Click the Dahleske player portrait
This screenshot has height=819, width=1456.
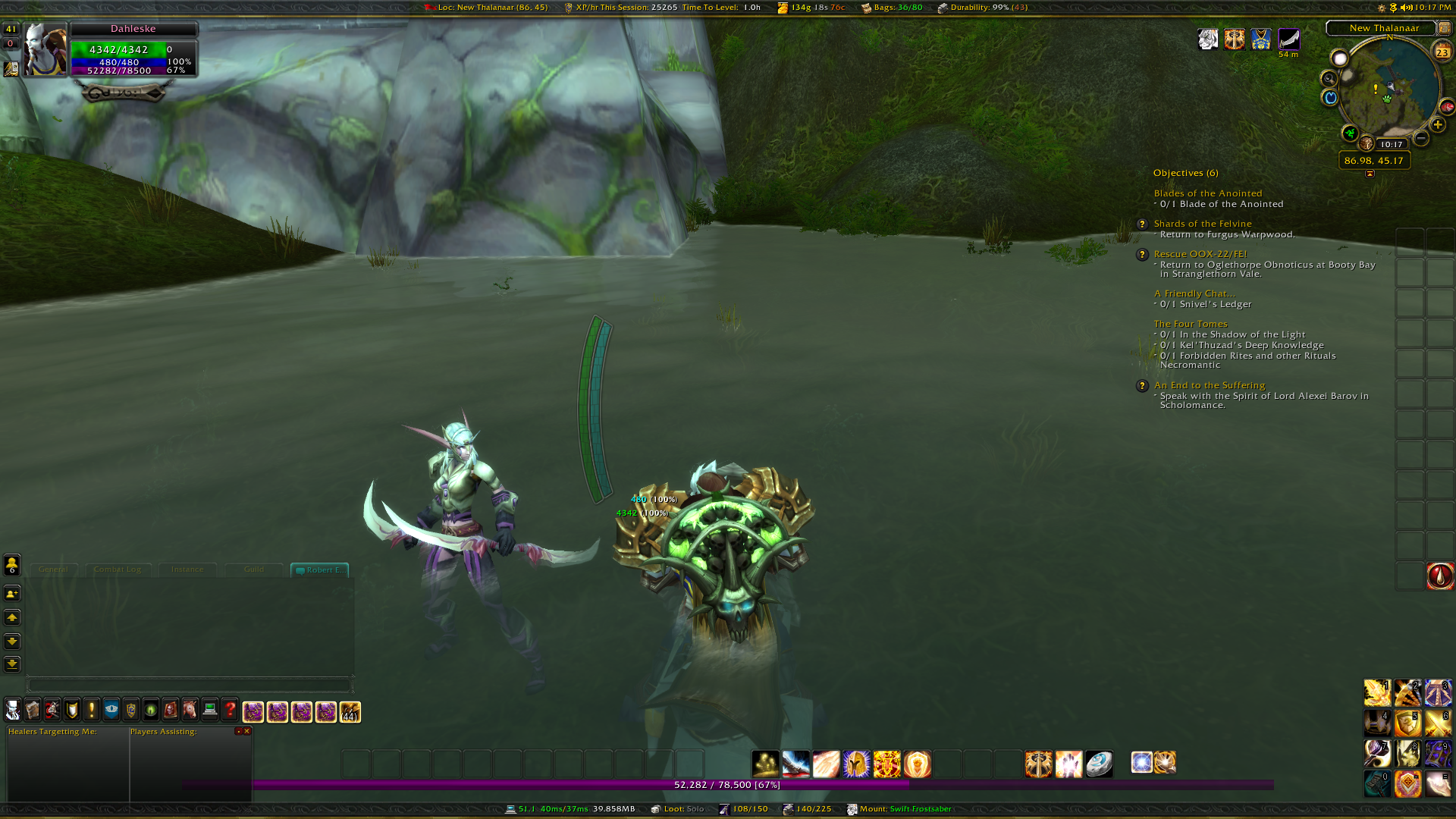45,49
